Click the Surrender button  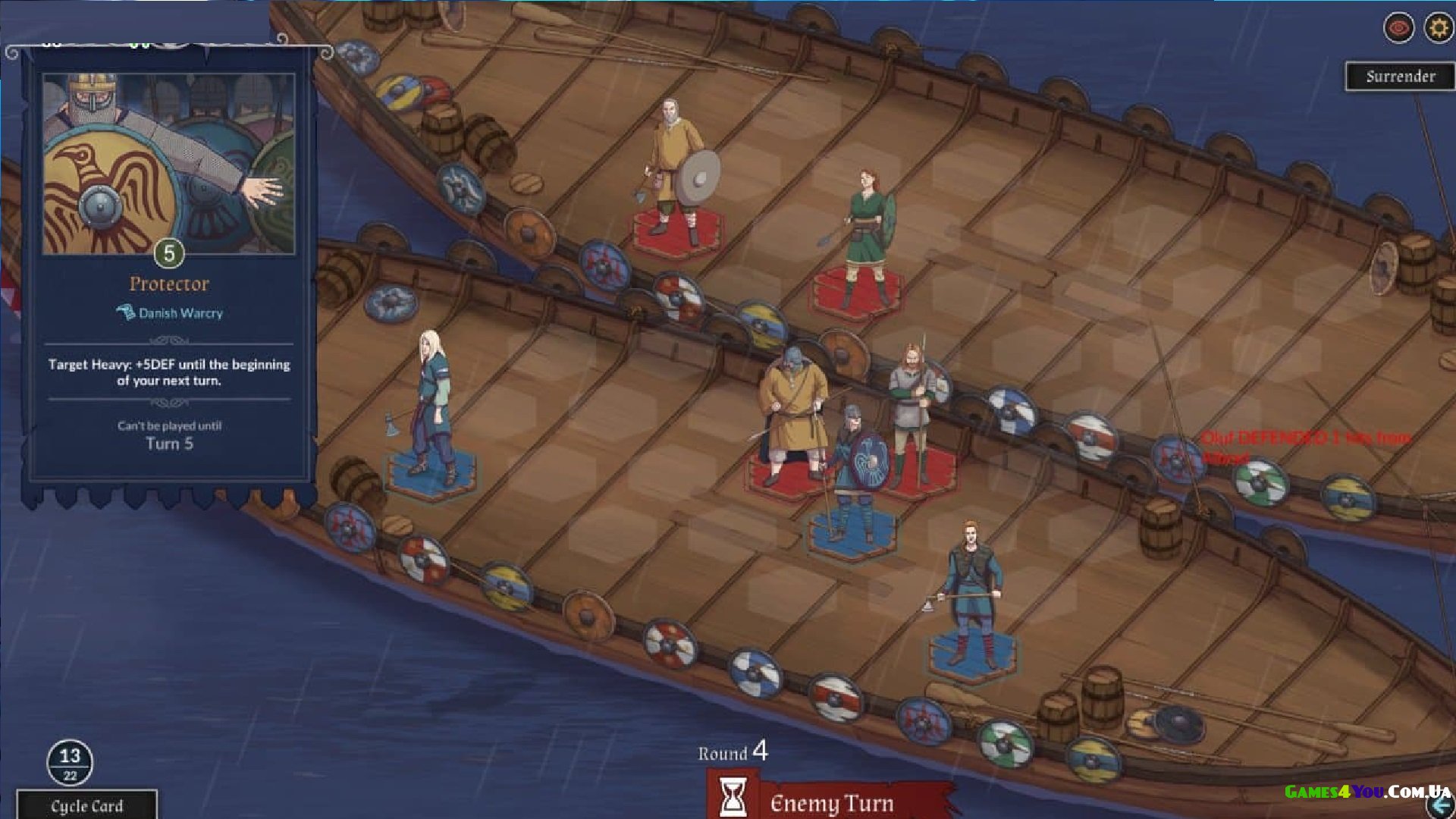pos(1400,77)
